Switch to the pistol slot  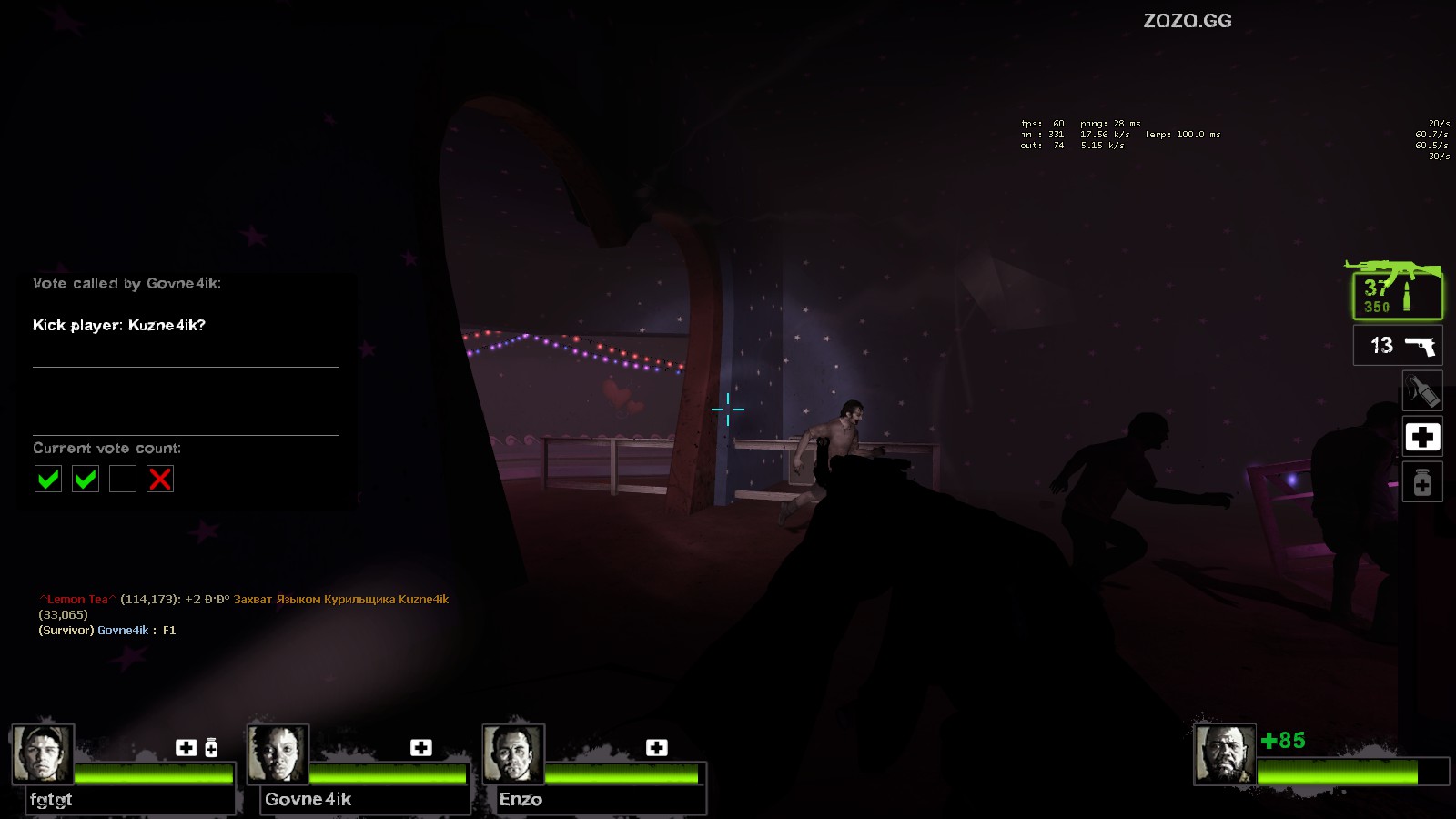pyautogui.click(x=1398, y=346)
